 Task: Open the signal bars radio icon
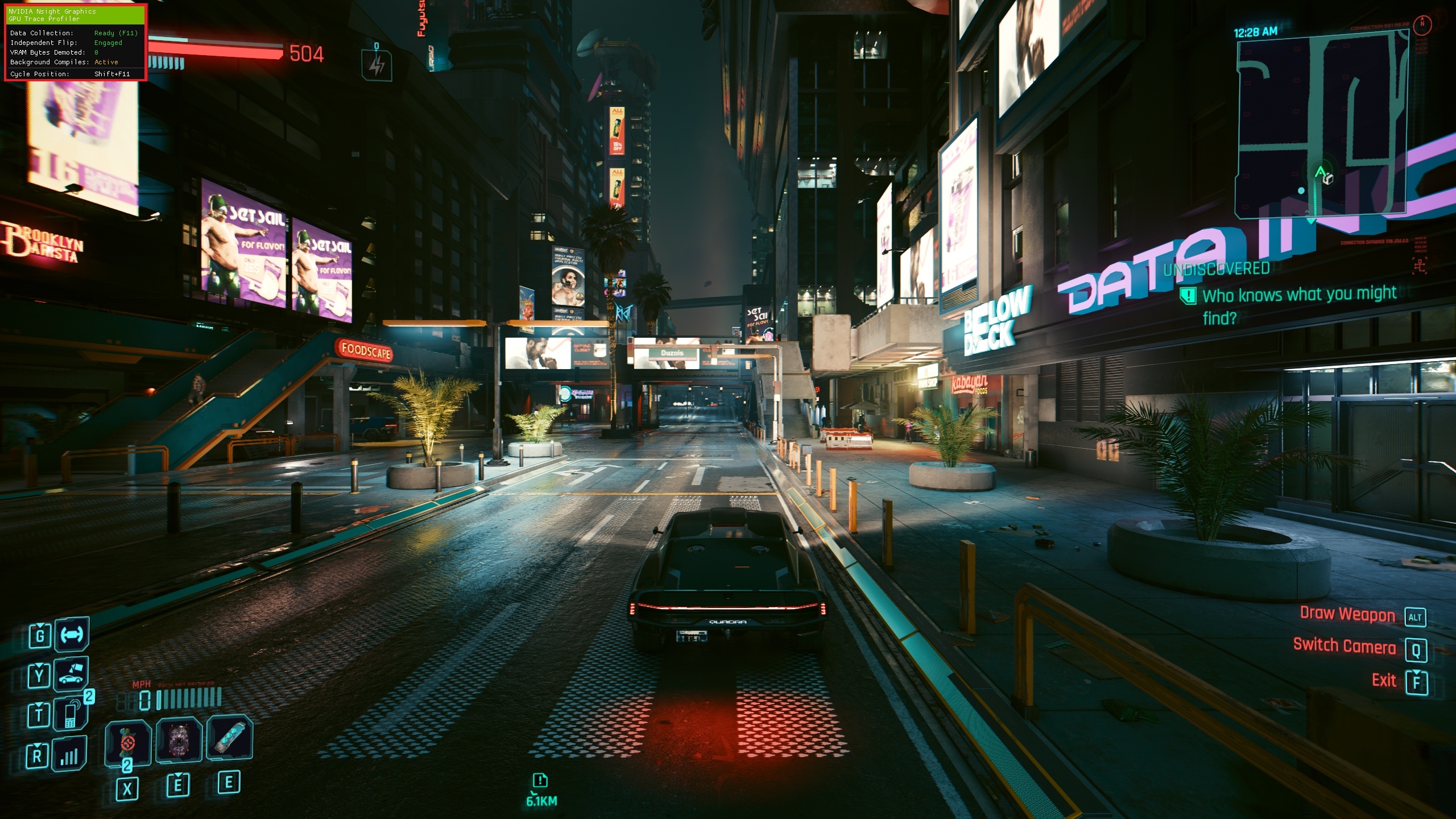click(x=71, y=755)
